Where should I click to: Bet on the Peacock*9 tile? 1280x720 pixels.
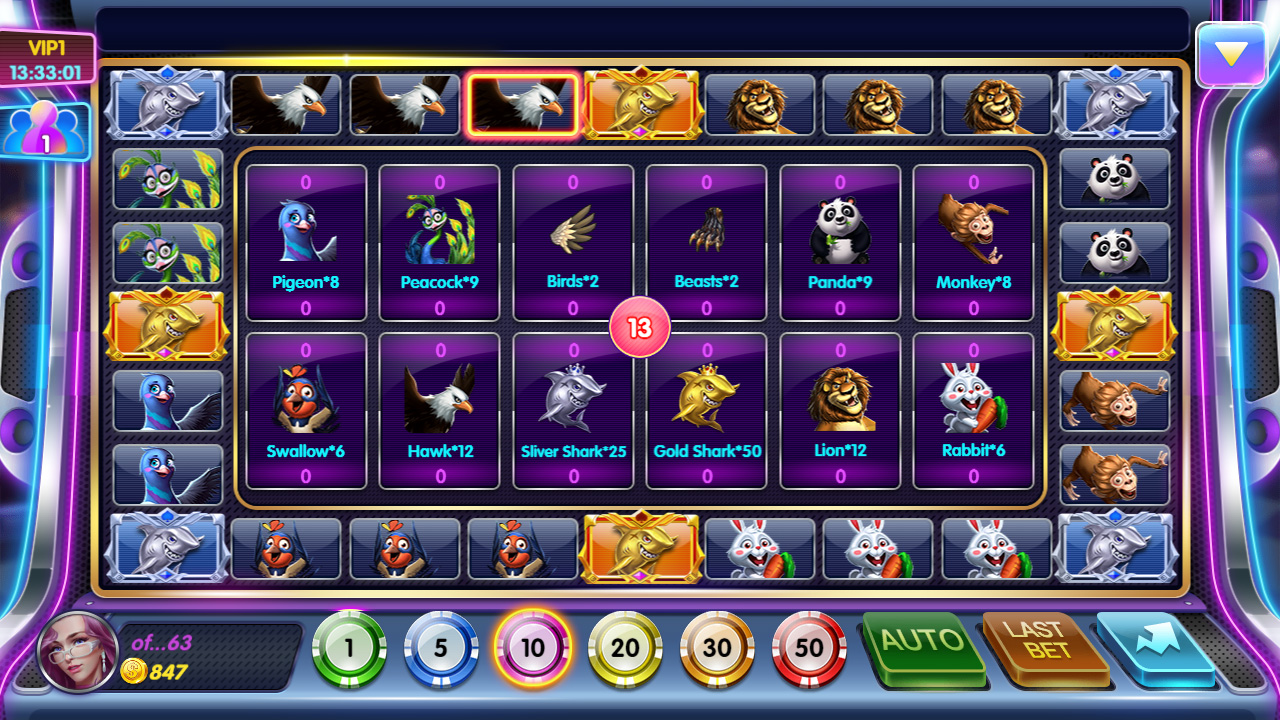[x=439, y=242]
